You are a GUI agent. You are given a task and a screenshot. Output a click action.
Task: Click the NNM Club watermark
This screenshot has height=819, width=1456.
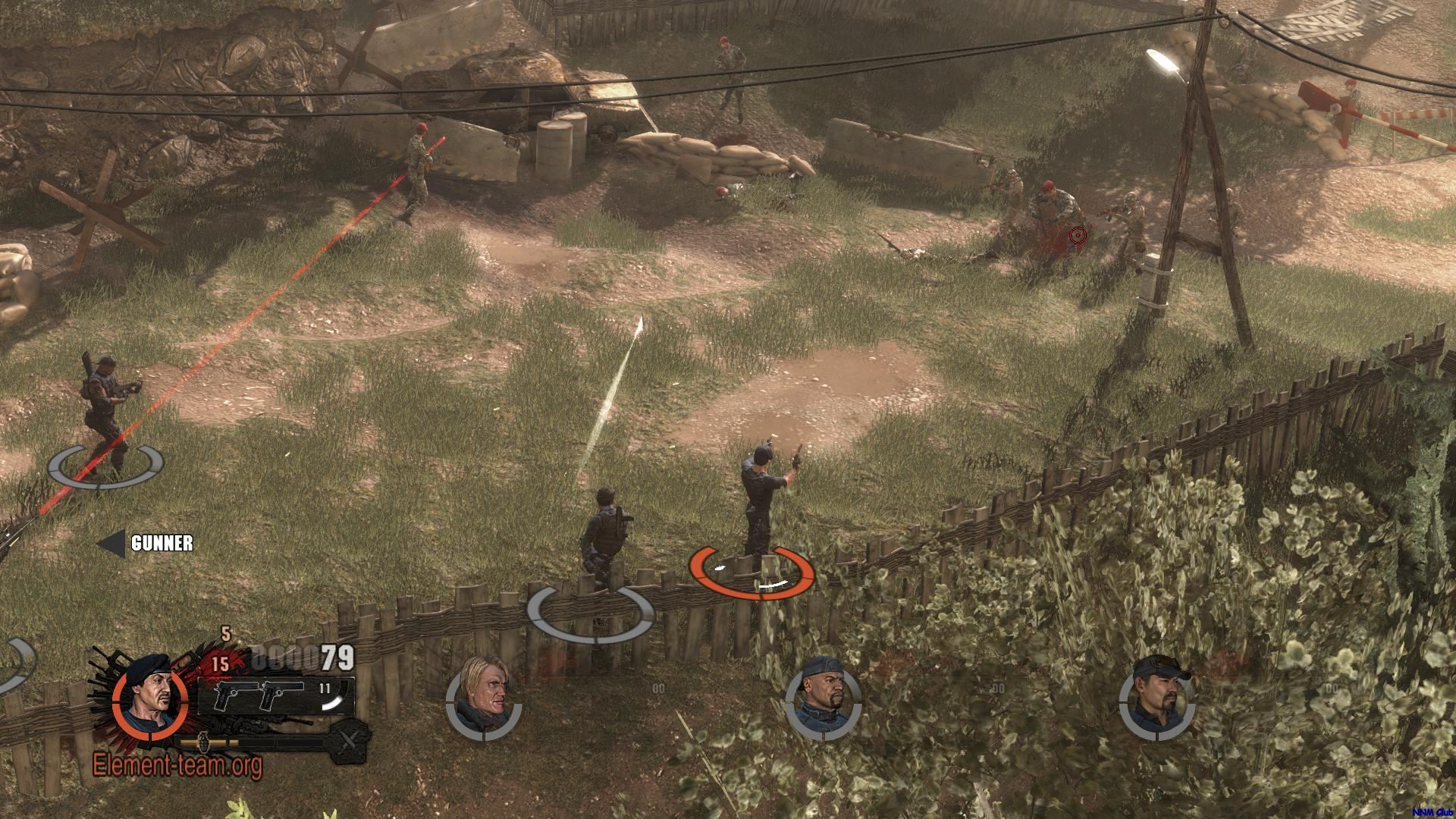pyautogui.click(x=1432, y=811)
